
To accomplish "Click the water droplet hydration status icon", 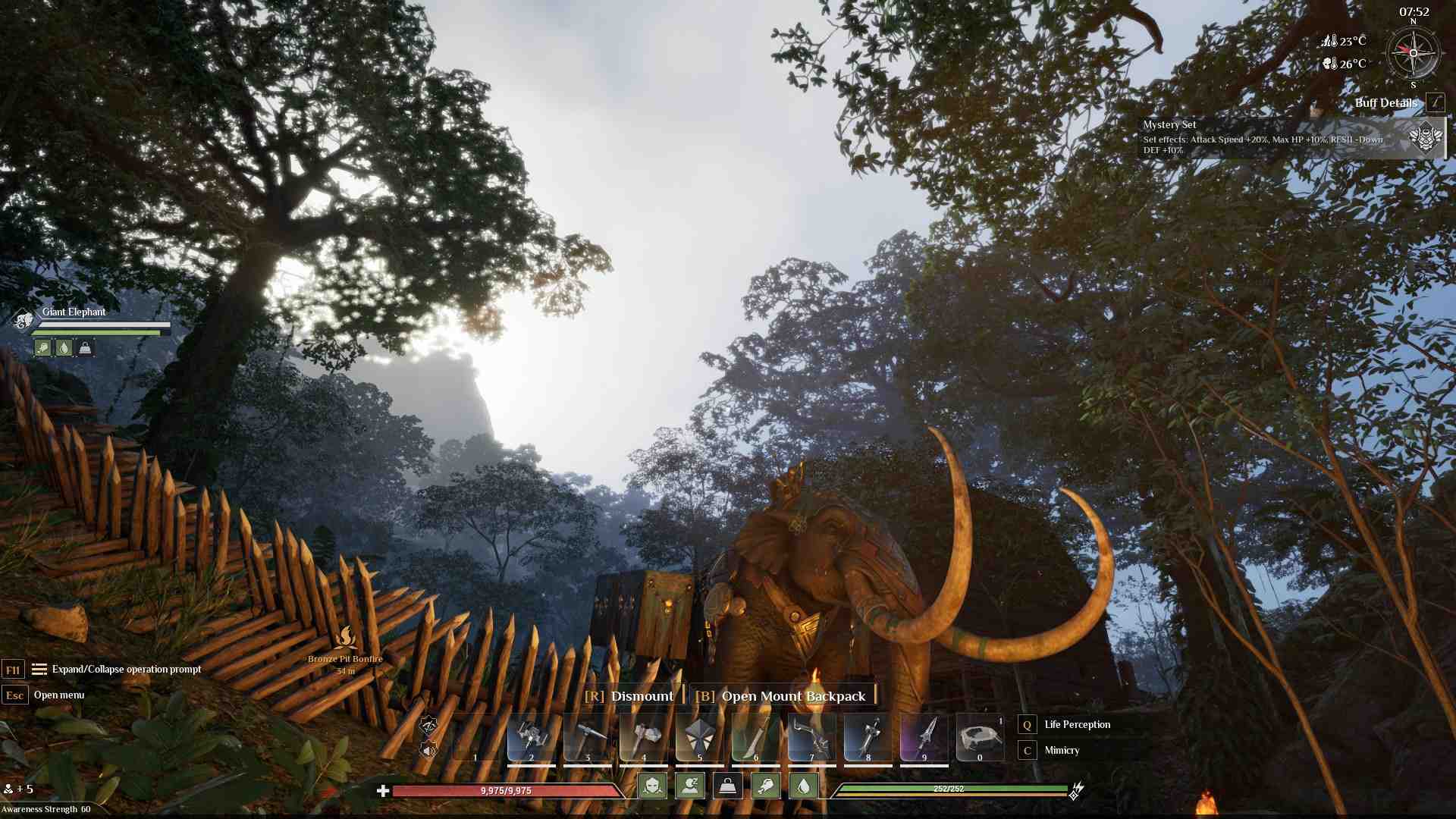I will [x=804, y=786].
